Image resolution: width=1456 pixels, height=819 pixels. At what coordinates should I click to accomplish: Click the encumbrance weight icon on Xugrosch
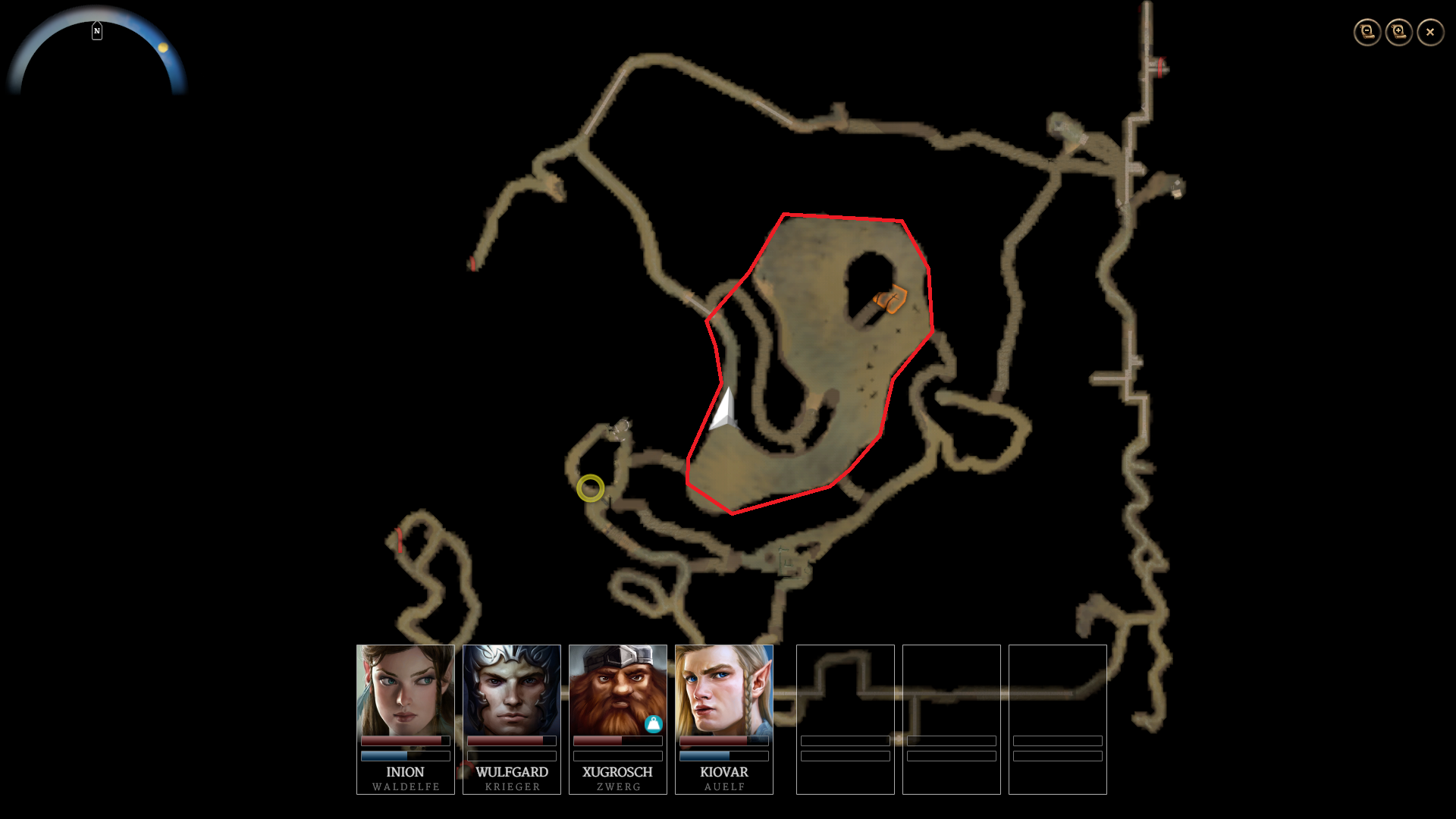653,724
